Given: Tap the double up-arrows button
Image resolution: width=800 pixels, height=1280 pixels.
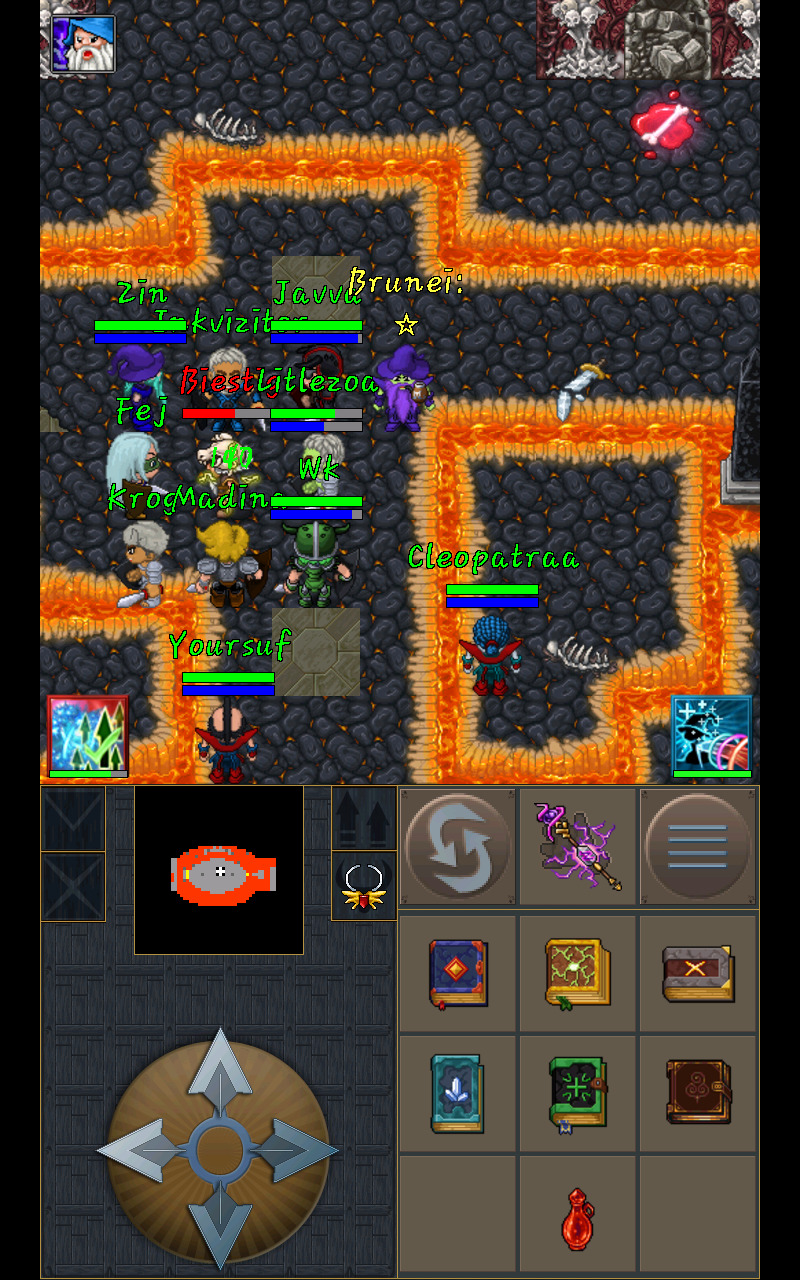Looking at the screenshot, I should [x=364, y=818].
